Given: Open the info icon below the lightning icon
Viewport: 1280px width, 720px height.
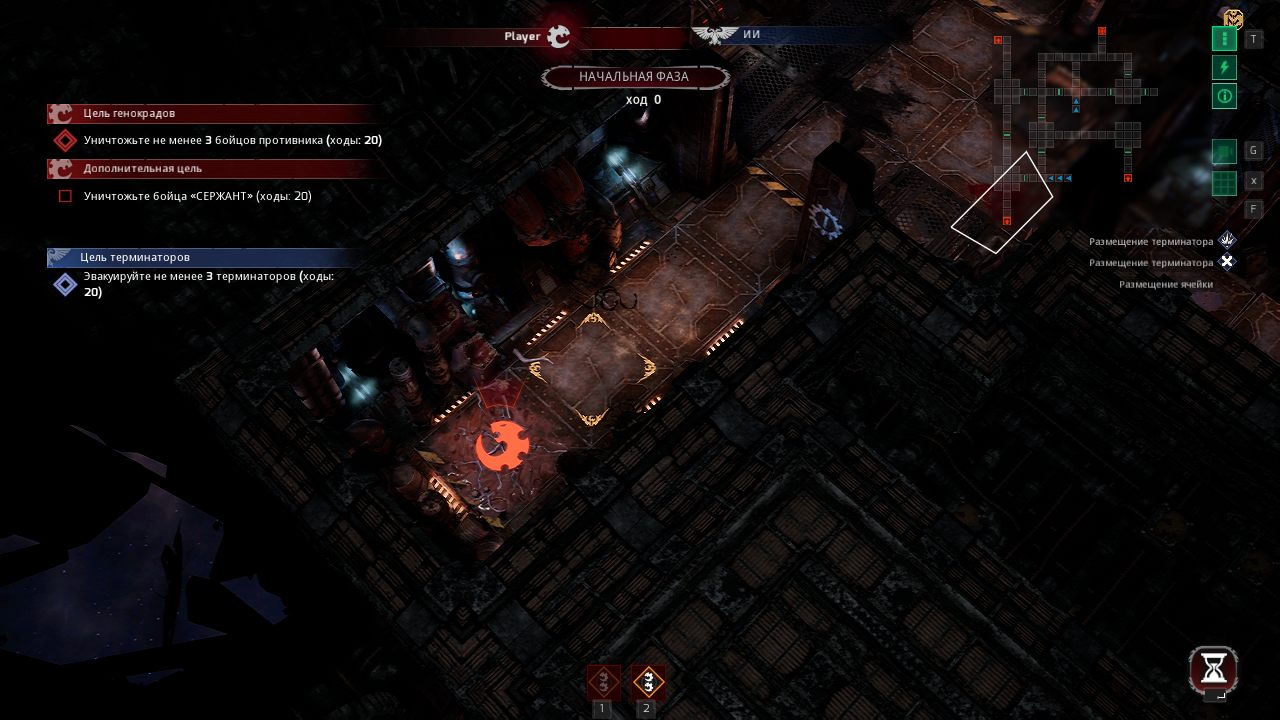Looking at the screenshot, I should [1224, 96].
